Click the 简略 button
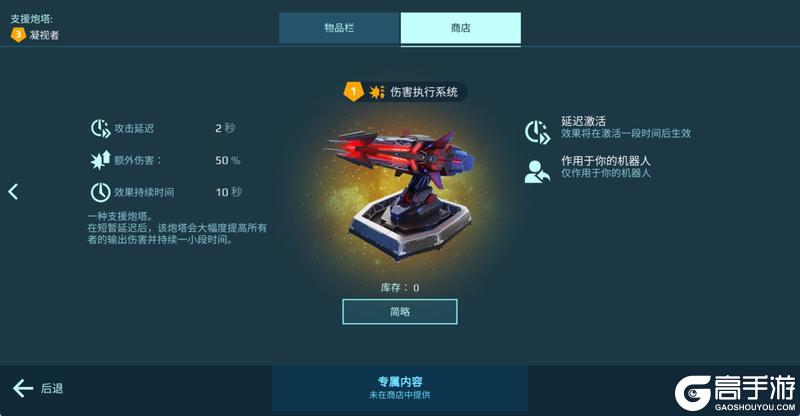The image size is (800, 416). tap(400, 312)
